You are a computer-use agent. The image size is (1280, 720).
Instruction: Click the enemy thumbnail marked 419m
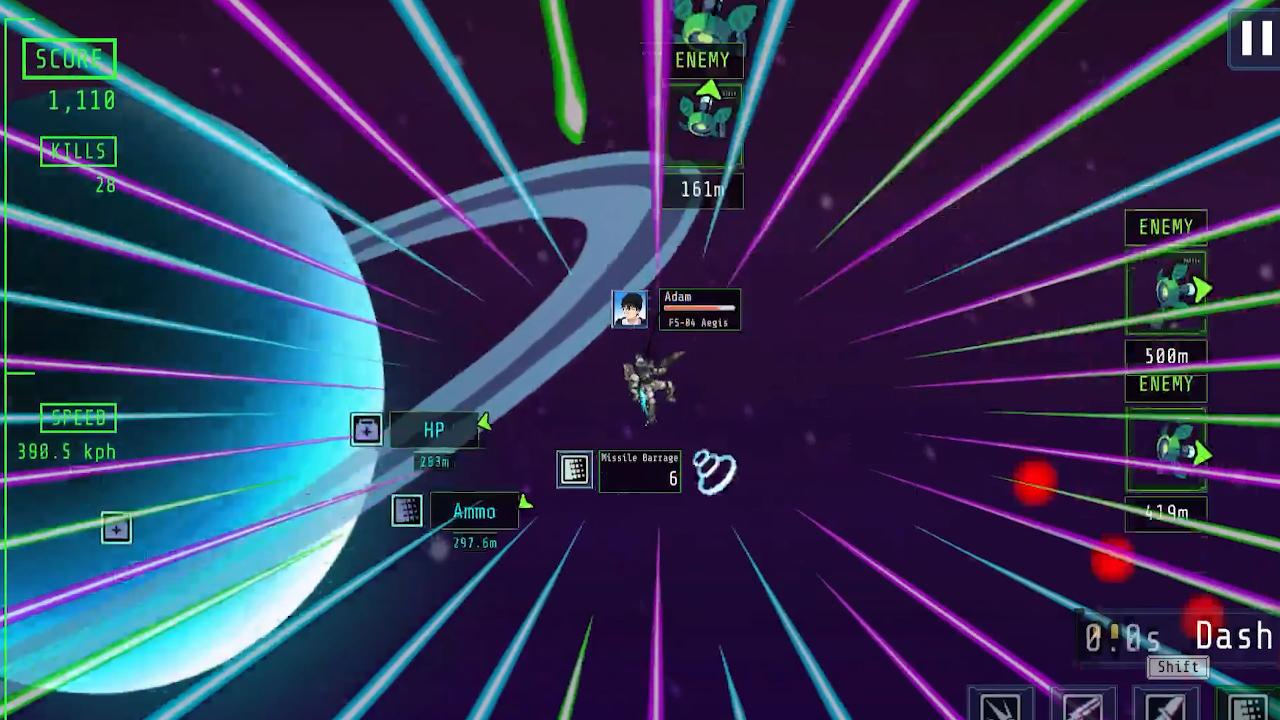[x=1166, y=450]
